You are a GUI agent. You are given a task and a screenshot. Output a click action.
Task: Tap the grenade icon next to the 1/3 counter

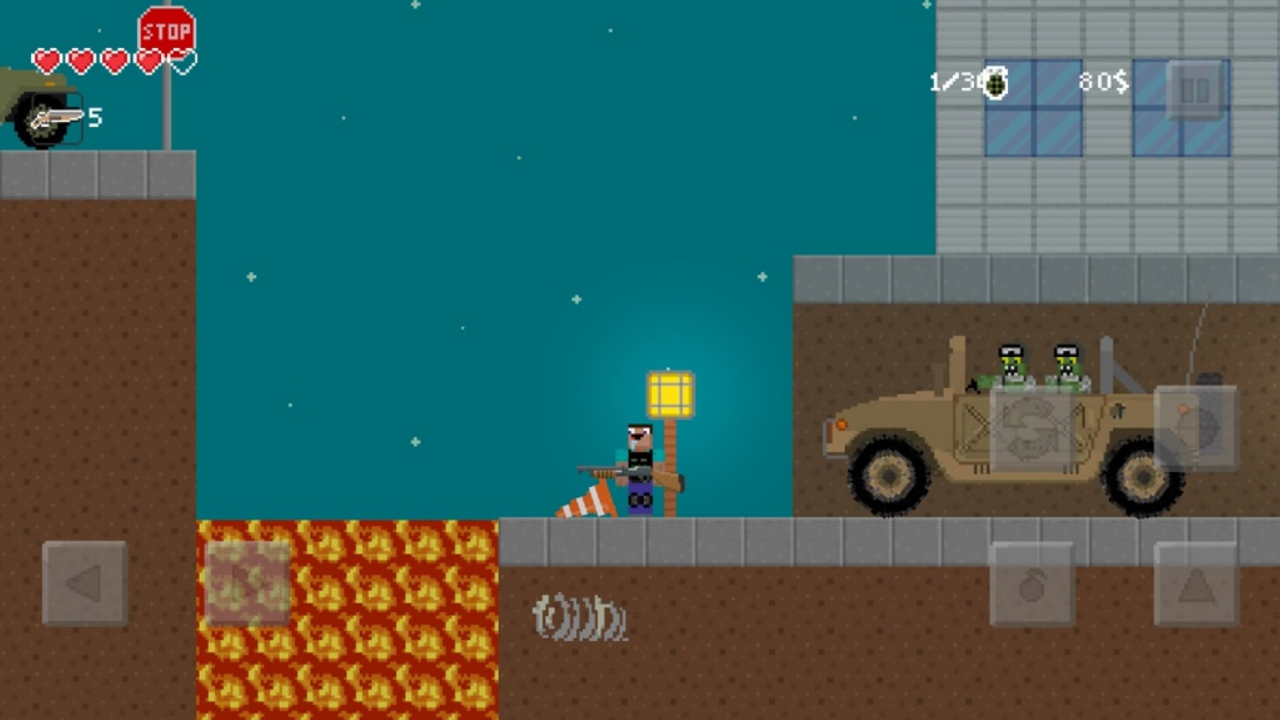tap(996, 83)
